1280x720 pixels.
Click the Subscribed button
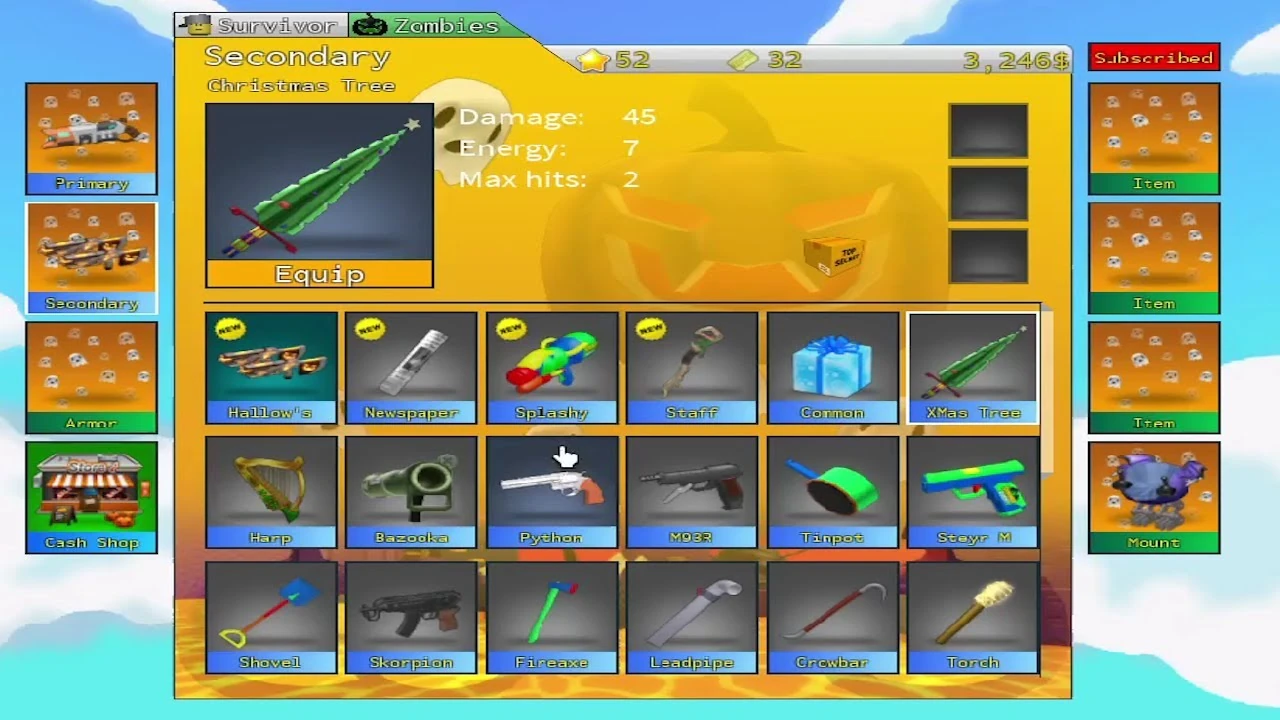pyautogui.click(x=1153, y=57)
